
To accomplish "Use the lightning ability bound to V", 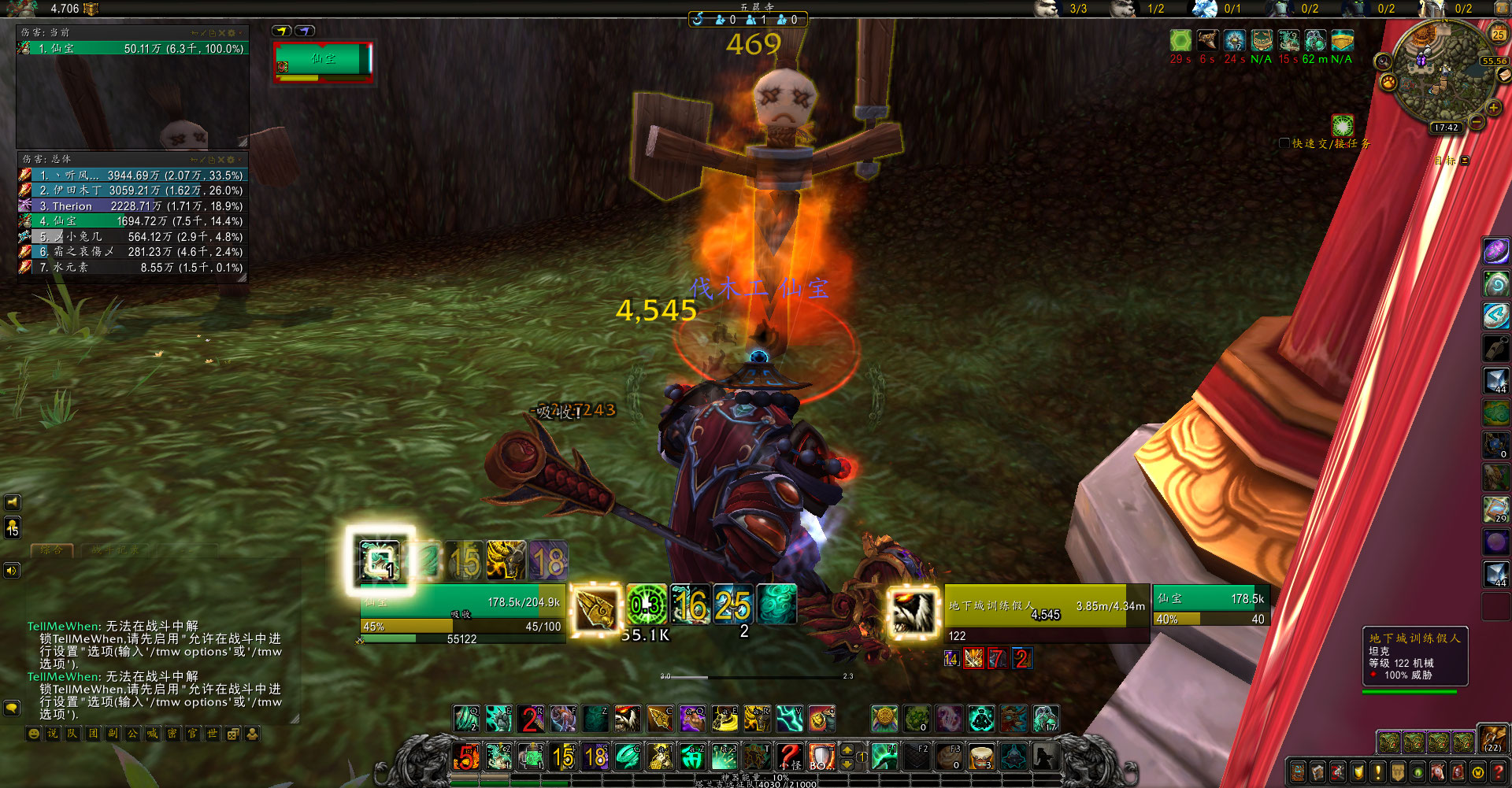I will (789, 718).
